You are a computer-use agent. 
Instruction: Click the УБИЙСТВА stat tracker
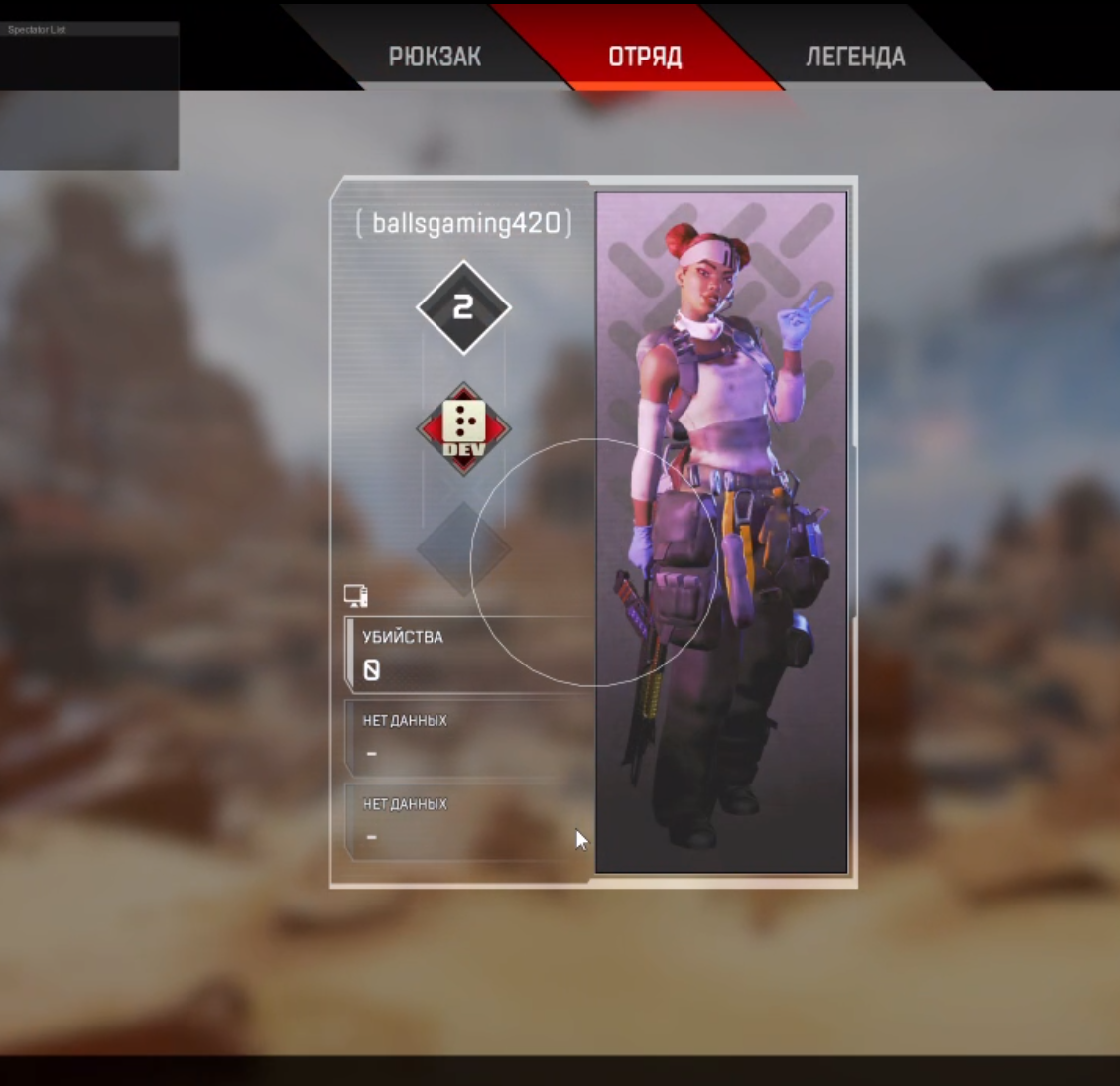(x=468, y=654)
